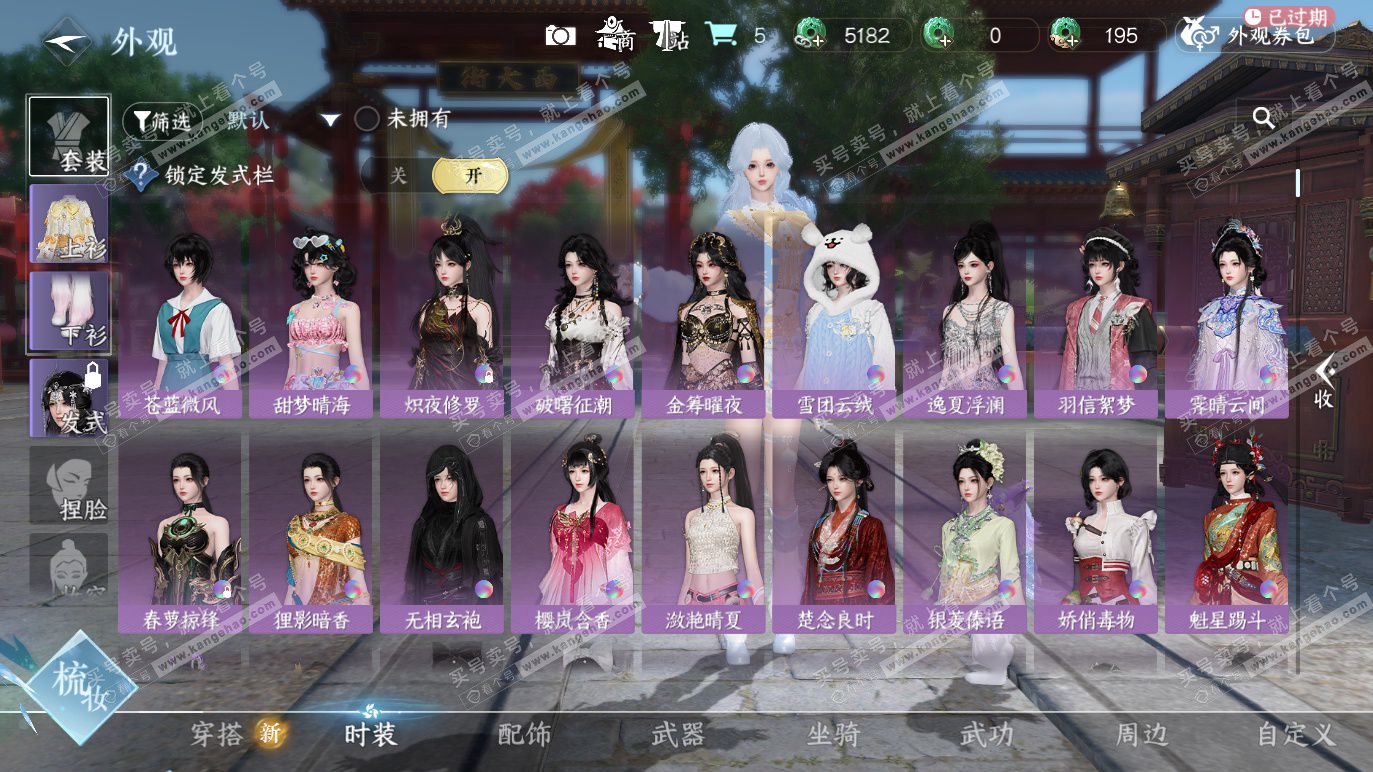1373x772 pixels.
Task: Switch to the 坐骑 mounts tab
Action: tap(833, 735)
